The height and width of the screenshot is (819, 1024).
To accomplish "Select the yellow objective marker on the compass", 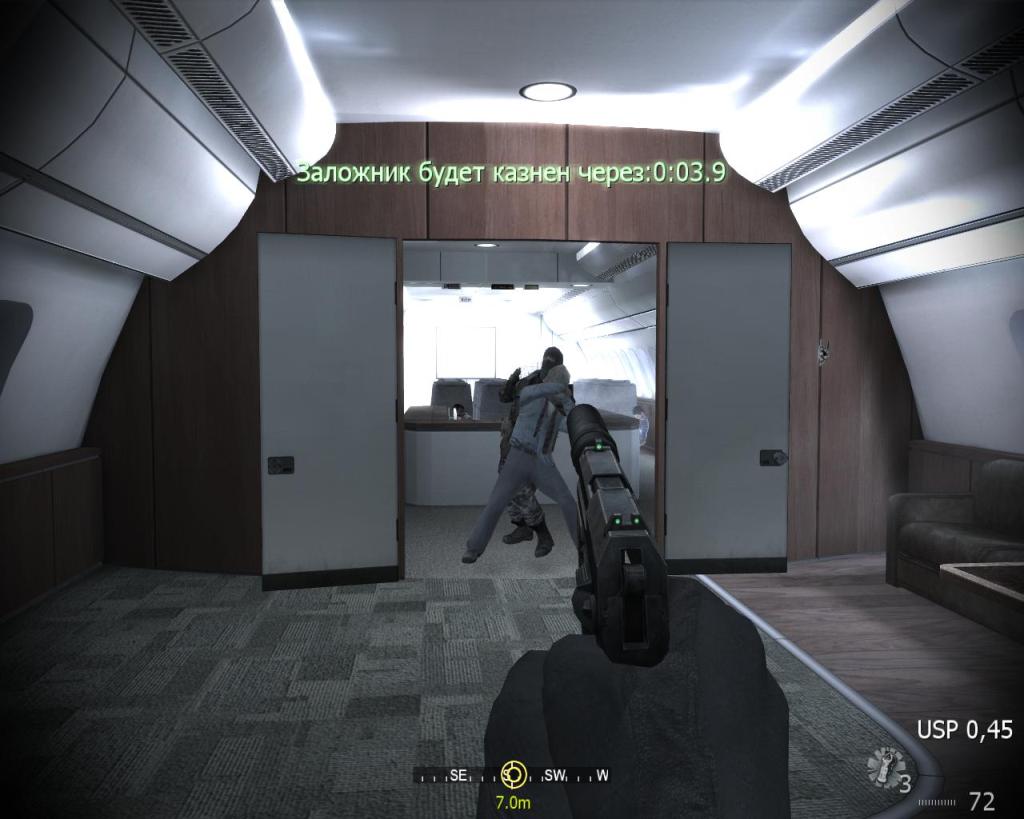I will click(513, 773).
